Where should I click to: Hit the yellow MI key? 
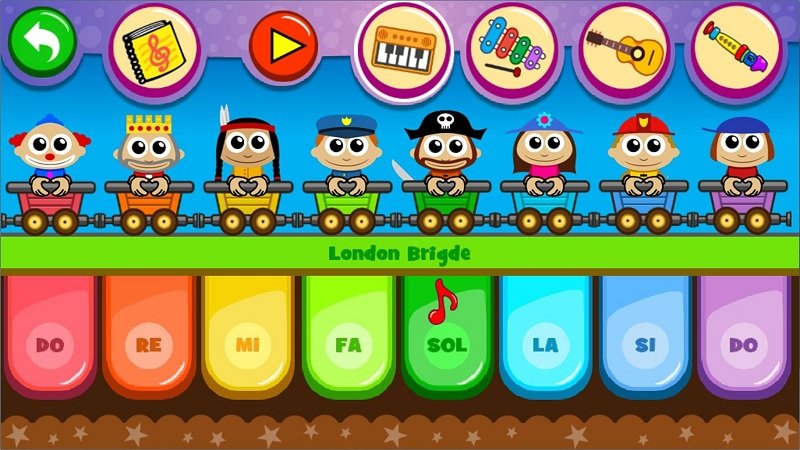tap(248, 340)
